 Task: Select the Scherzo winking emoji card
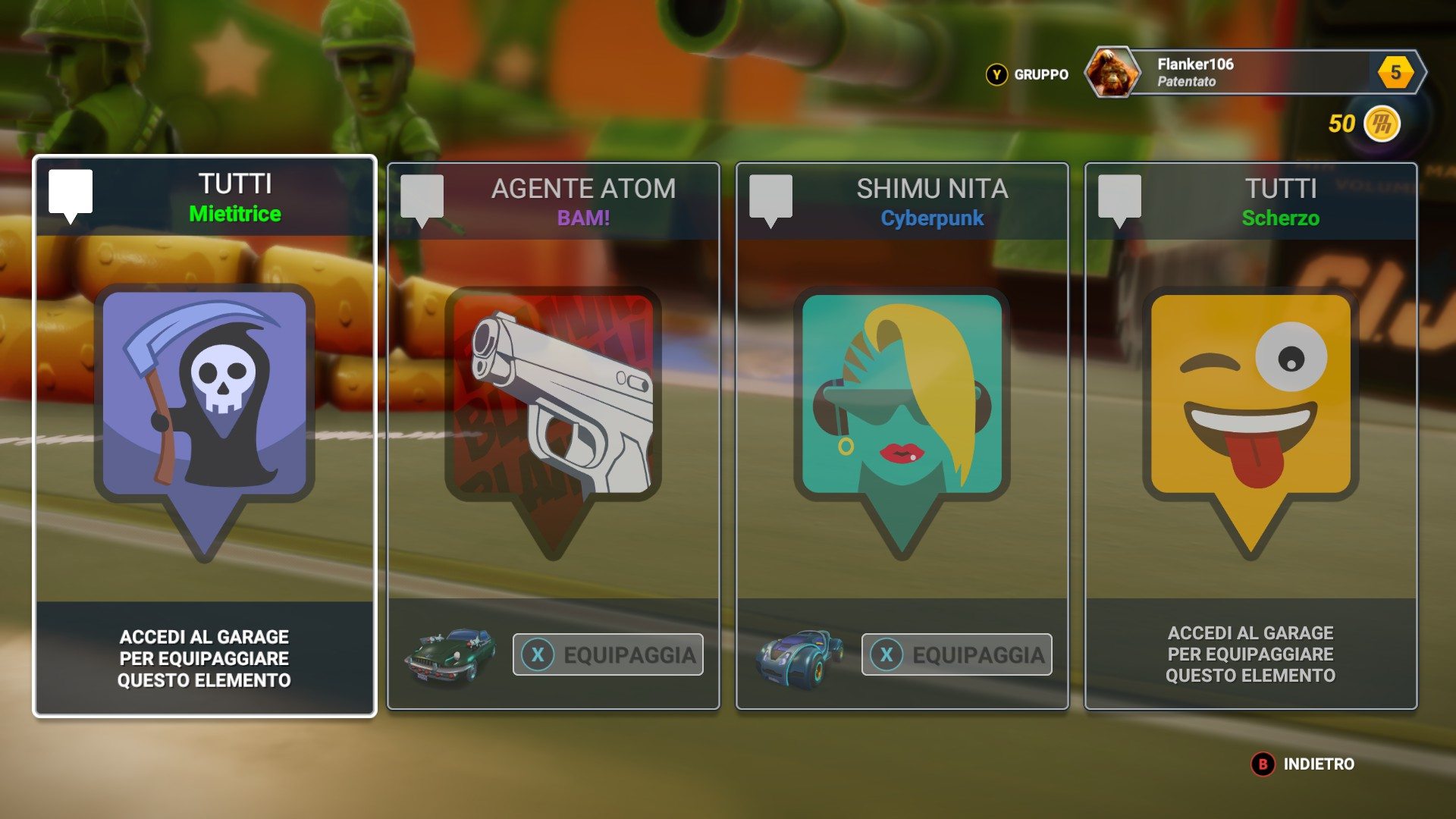point(1250,425)
